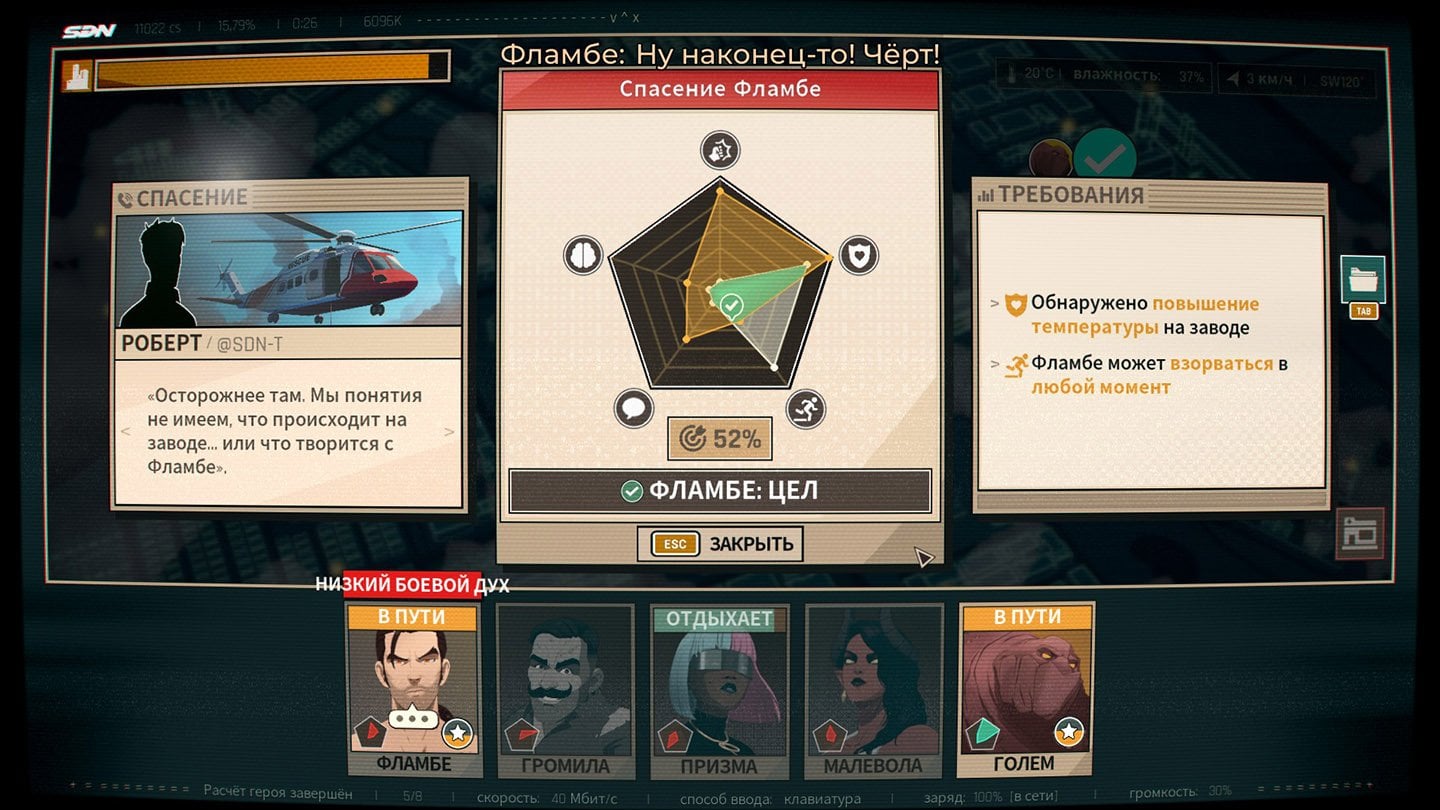Choose the Голем hero card
Viewport: 1440px width, 810px height.
click(x=1025, y=690)
